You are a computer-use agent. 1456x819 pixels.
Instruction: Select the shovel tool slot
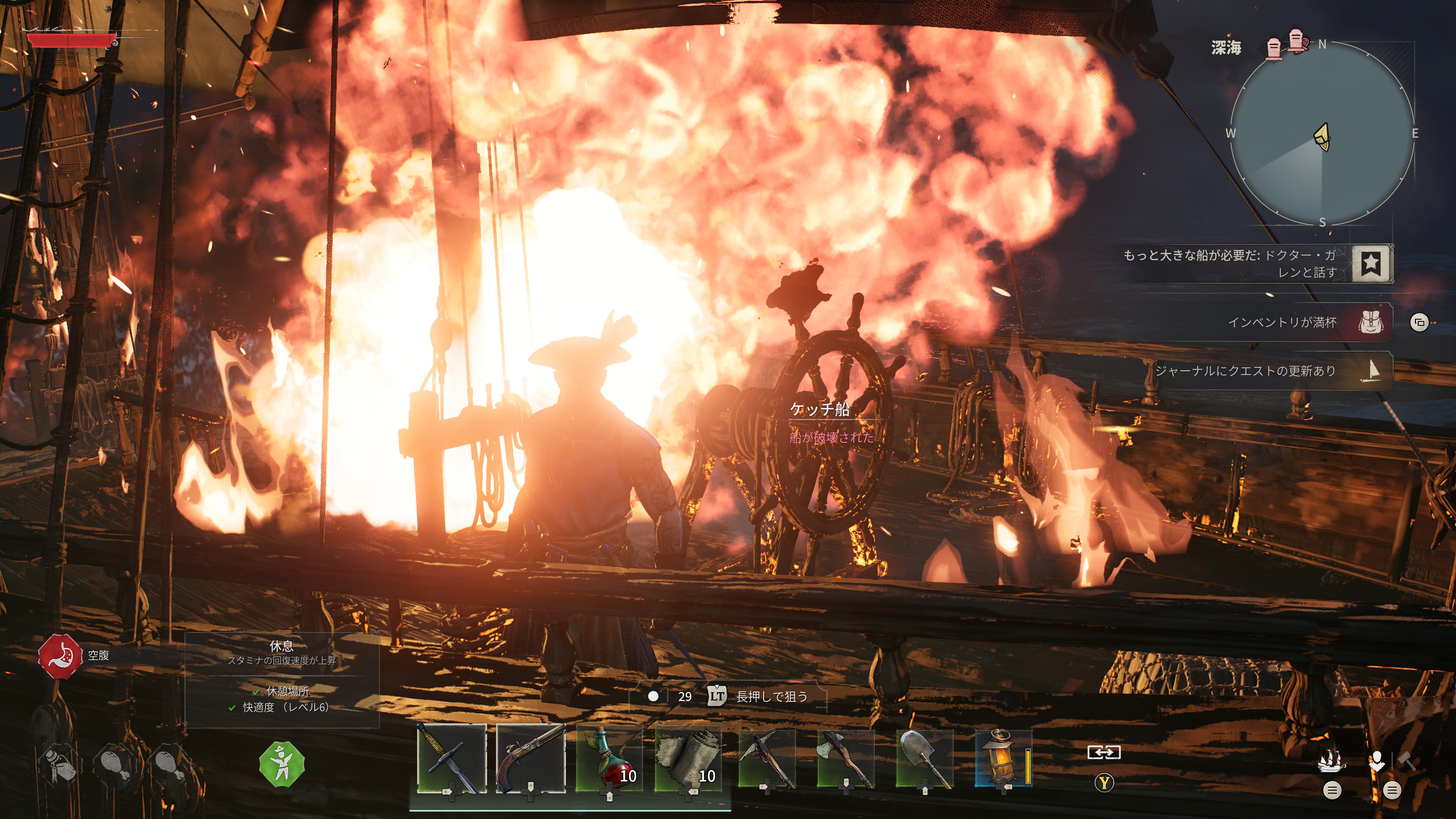[924, 758]
